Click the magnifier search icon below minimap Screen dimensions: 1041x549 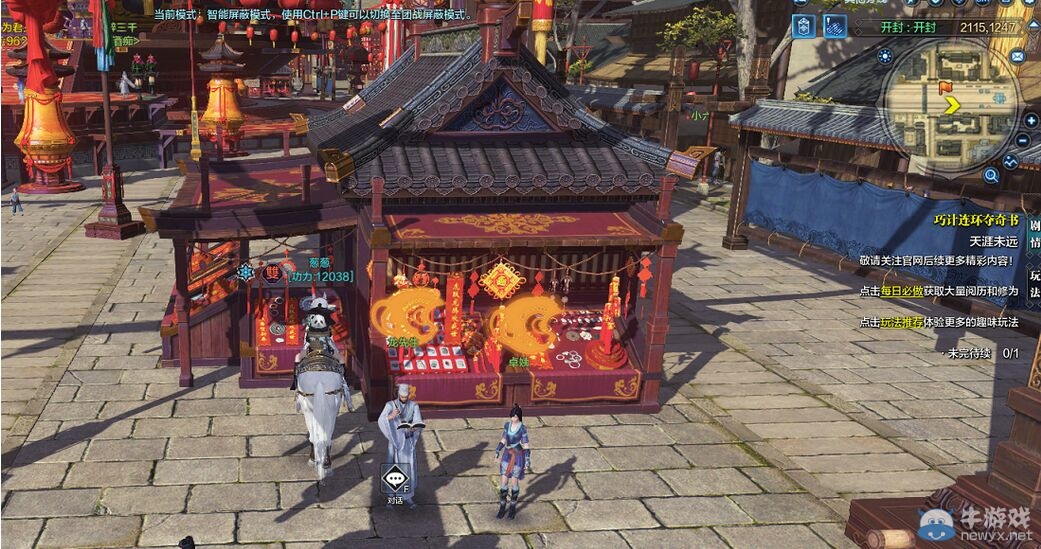tap(991, 176)
